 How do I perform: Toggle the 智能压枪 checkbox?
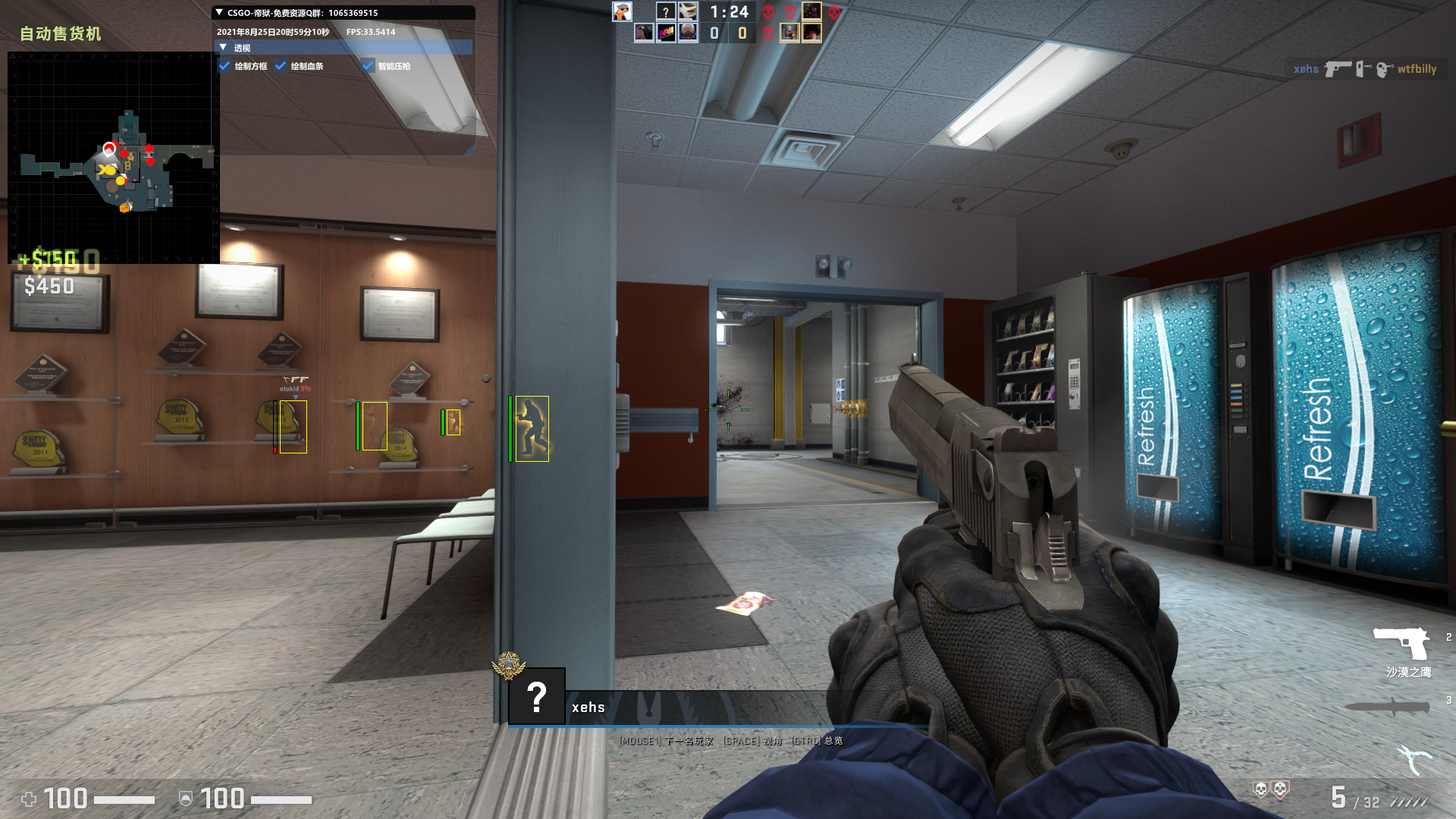tap(369, 67)
